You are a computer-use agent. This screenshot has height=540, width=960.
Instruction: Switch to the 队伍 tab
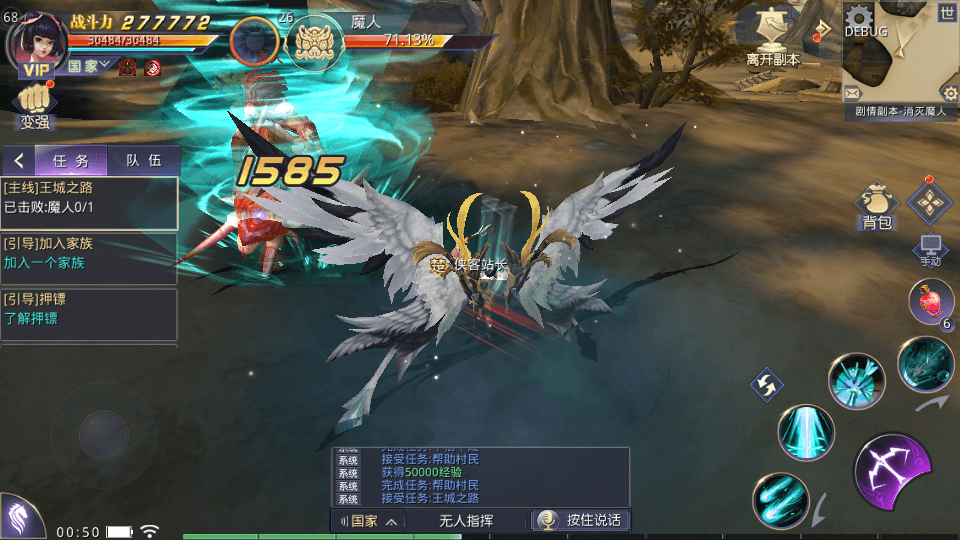143,161
